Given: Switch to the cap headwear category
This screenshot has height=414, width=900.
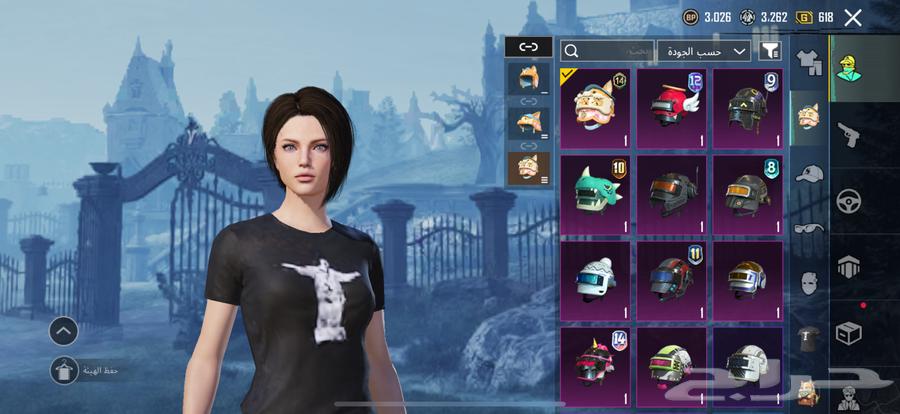Looking at the screenshot, I should click(x=808, y=173).
